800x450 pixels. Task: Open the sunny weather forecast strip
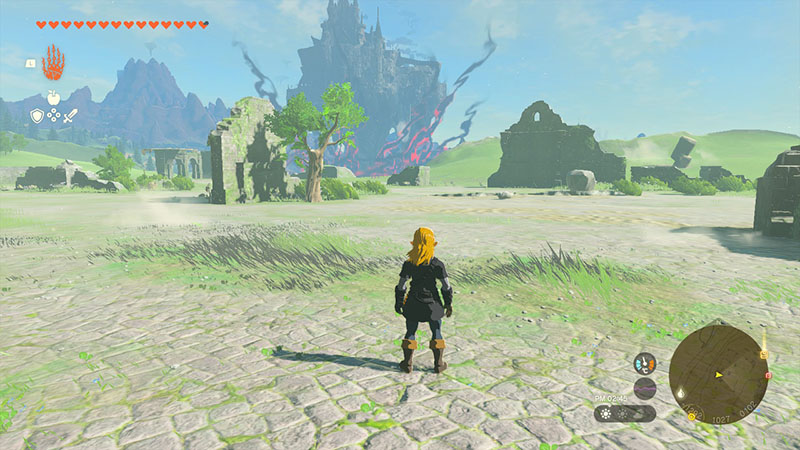click(625, 413)
